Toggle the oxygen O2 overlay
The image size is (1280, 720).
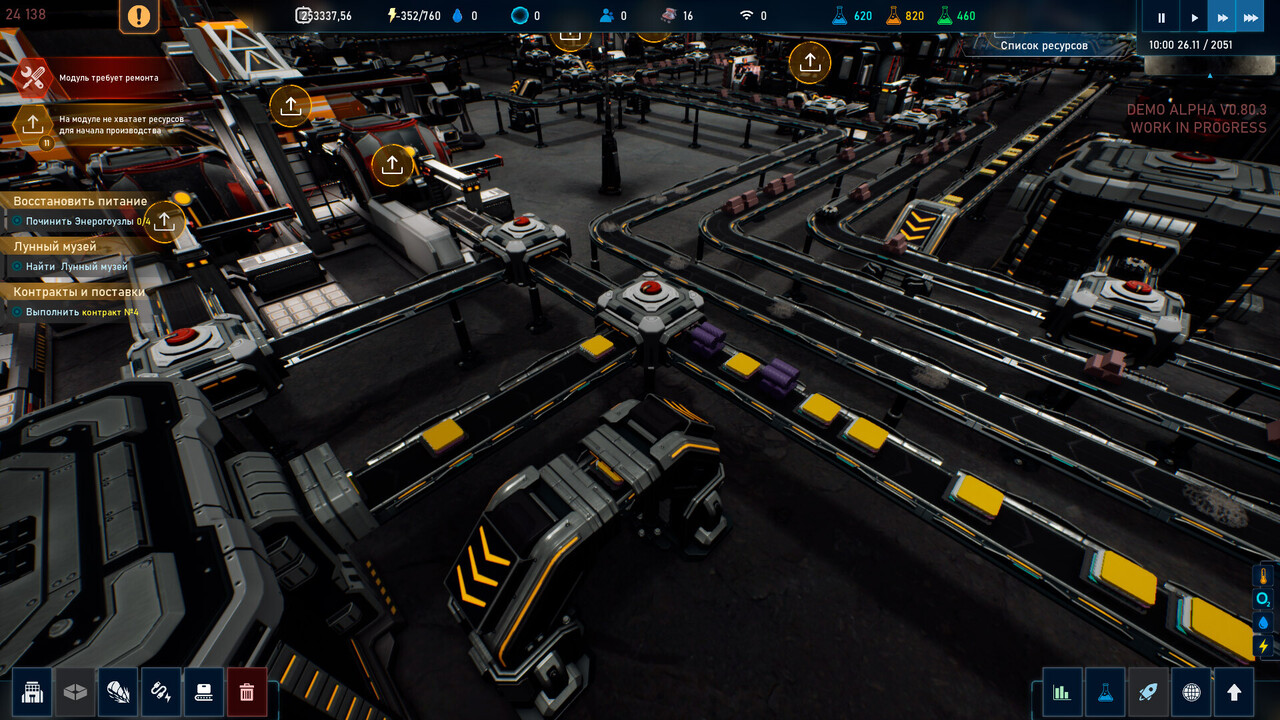click(x=1264, y=599)
